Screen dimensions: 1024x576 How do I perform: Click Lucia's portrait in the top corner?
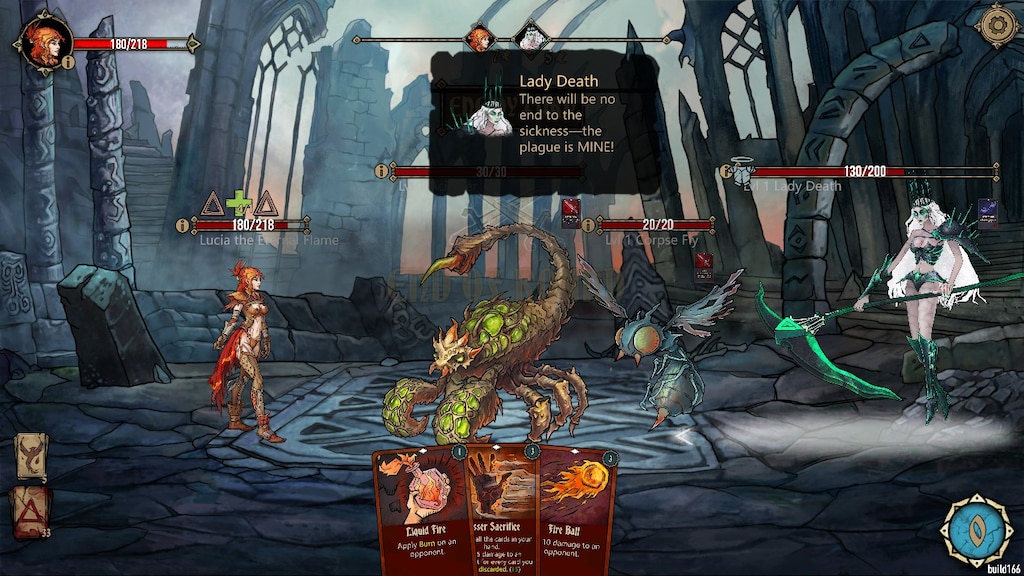pos(44,43)
